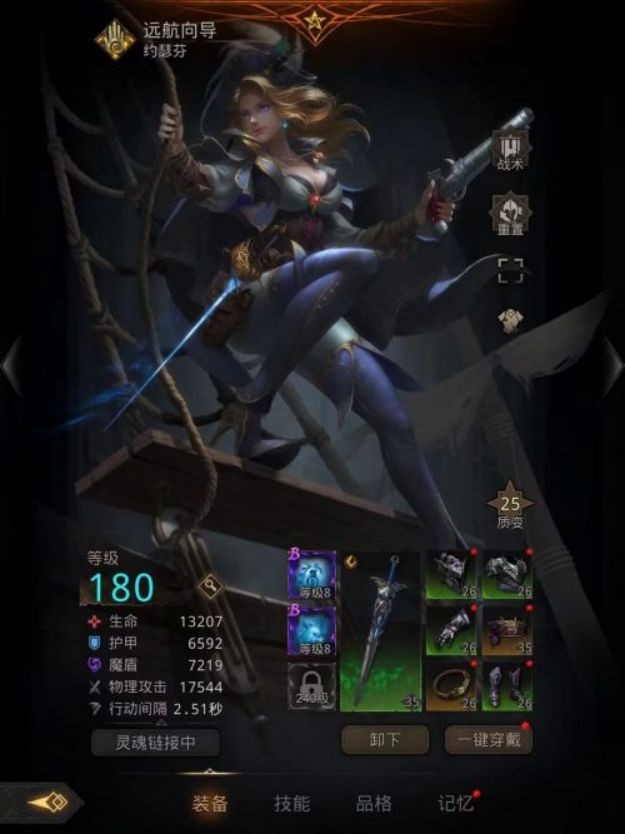This screenshot has height=834, width=625.
Task: Select the shoulder armor equipment slot
Action: pyautogui.click(x=507, y=574)
